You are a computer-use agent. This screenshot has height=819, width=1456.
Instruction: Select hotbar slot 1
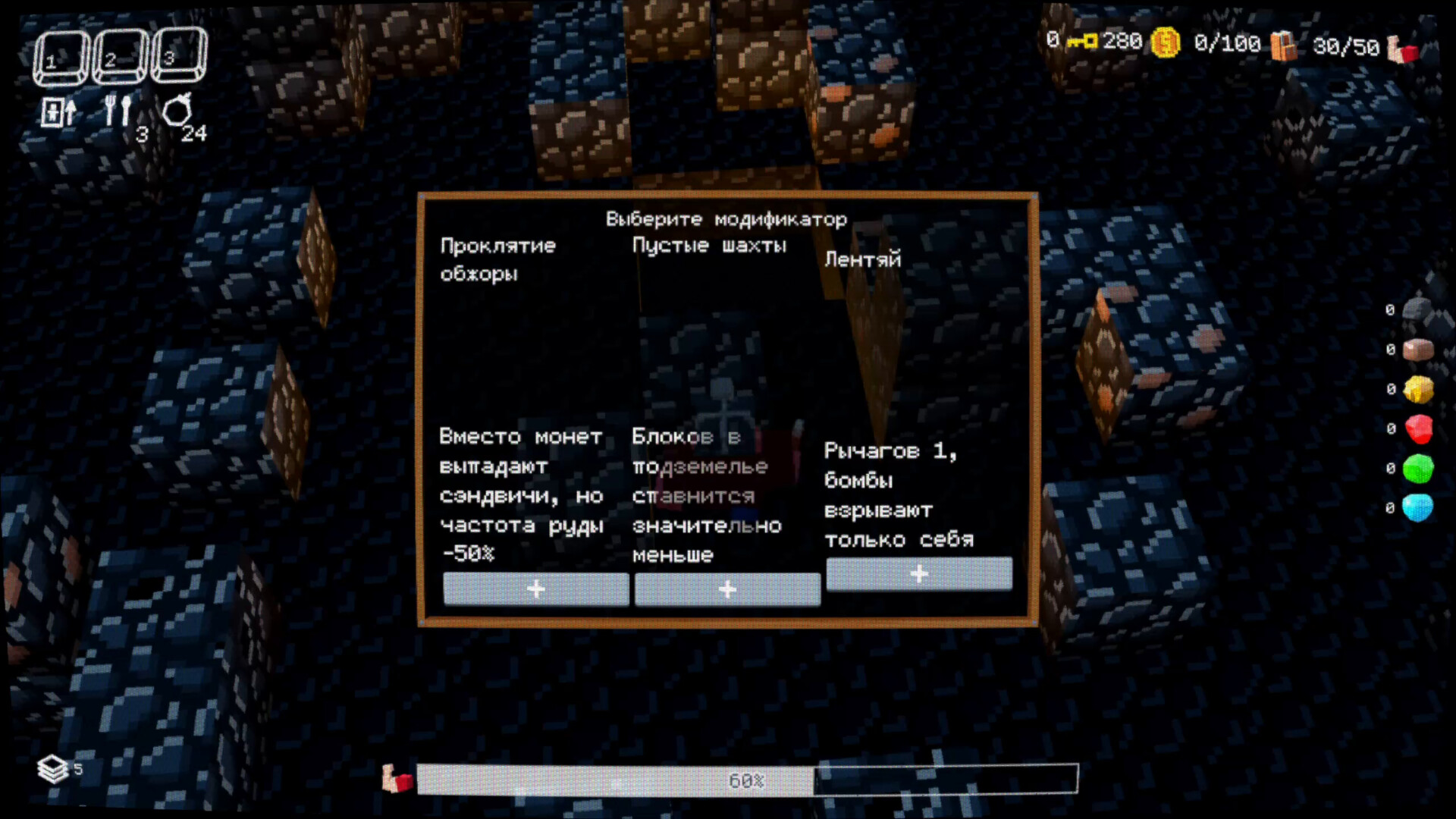click(61, 55)
